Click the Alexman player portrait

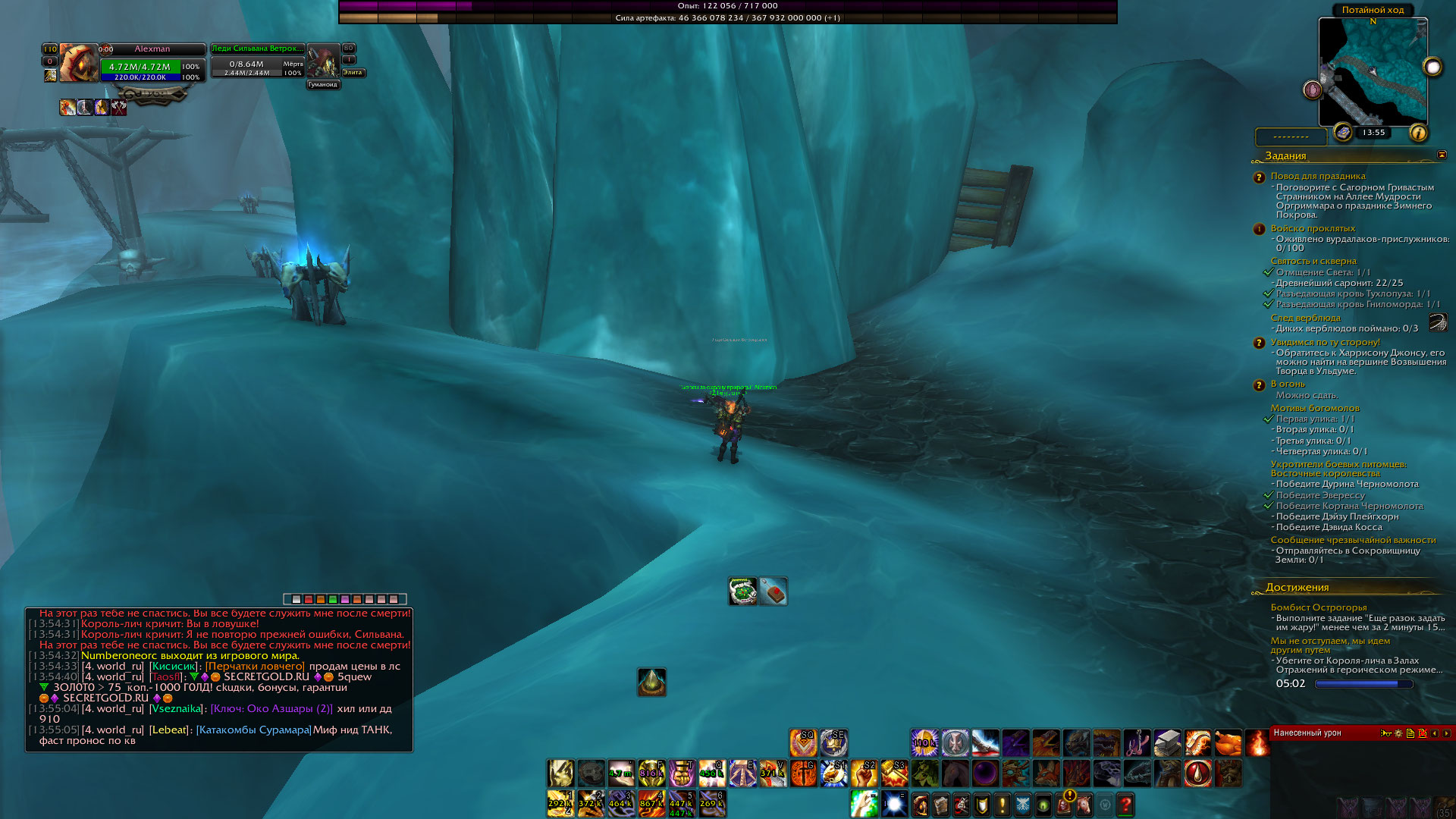78,62
